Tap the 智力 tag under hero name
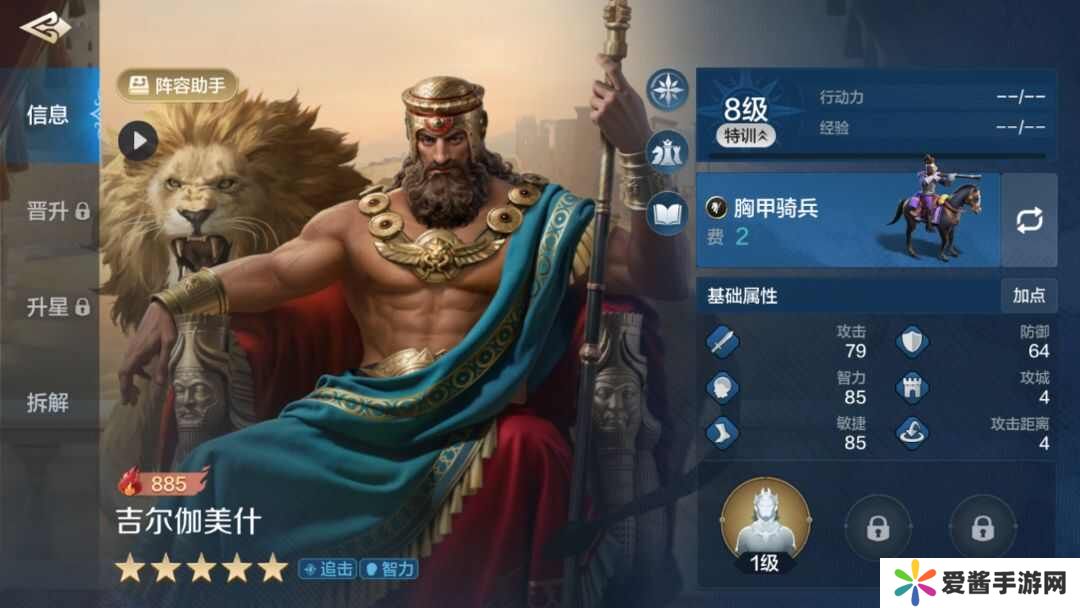 389,569
